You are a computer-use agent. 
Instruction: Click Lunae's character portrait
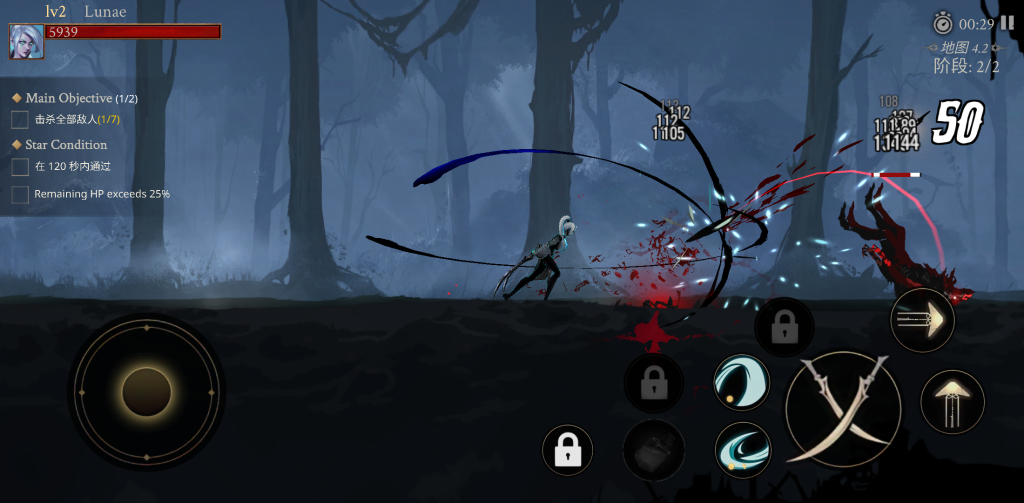click(x=26, y=41)
